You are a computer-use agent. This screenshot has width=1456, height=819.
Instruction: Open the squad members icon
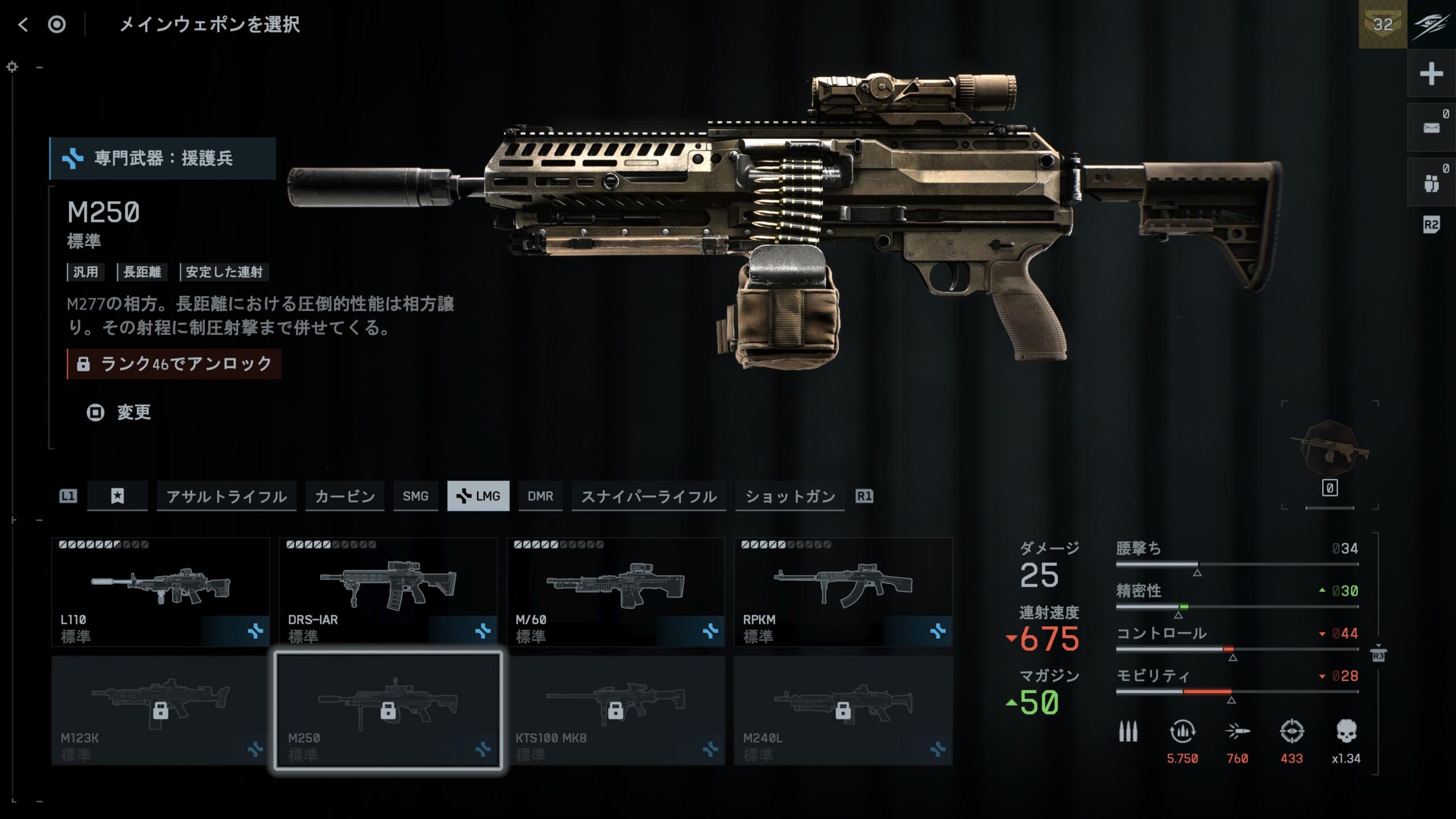coord(1431,183)
